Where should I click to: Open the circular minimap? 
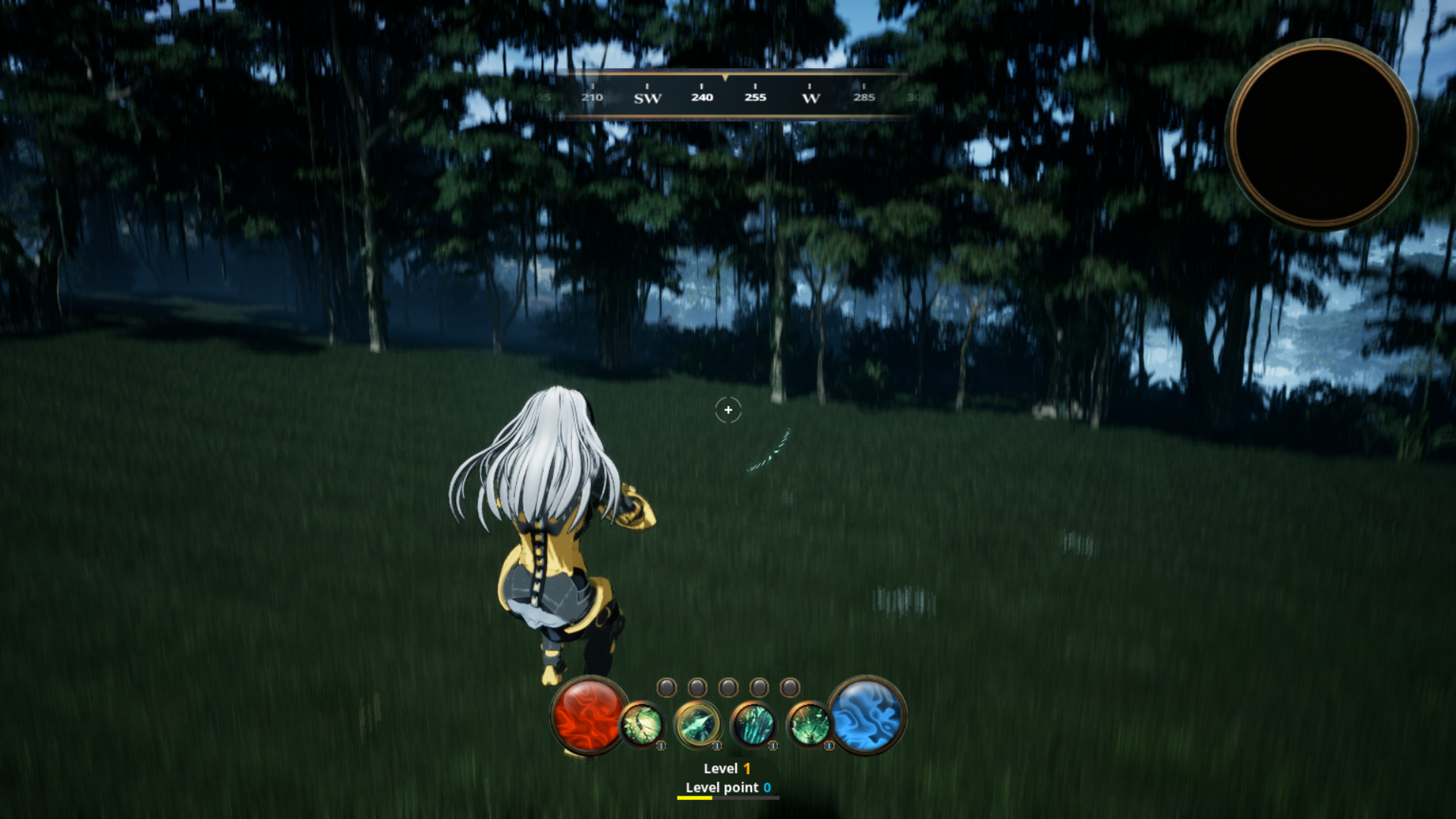pyautogui.click(x=1320, y=135)
